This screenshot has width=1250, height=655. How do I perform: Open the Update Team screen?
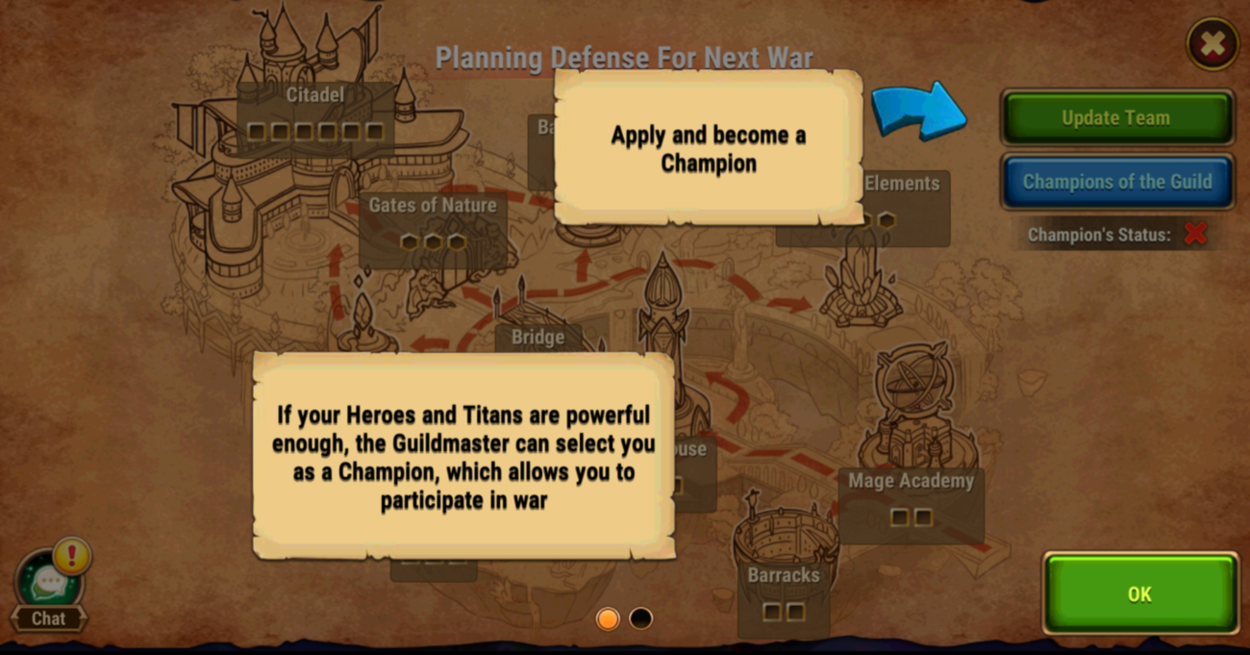point(1116,118)
